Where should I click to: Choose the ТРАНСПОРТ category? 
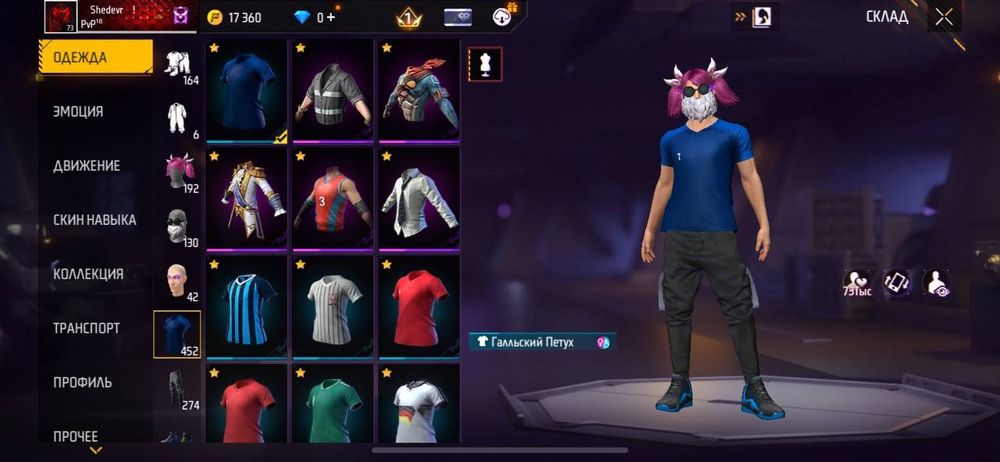pos(86,328)
